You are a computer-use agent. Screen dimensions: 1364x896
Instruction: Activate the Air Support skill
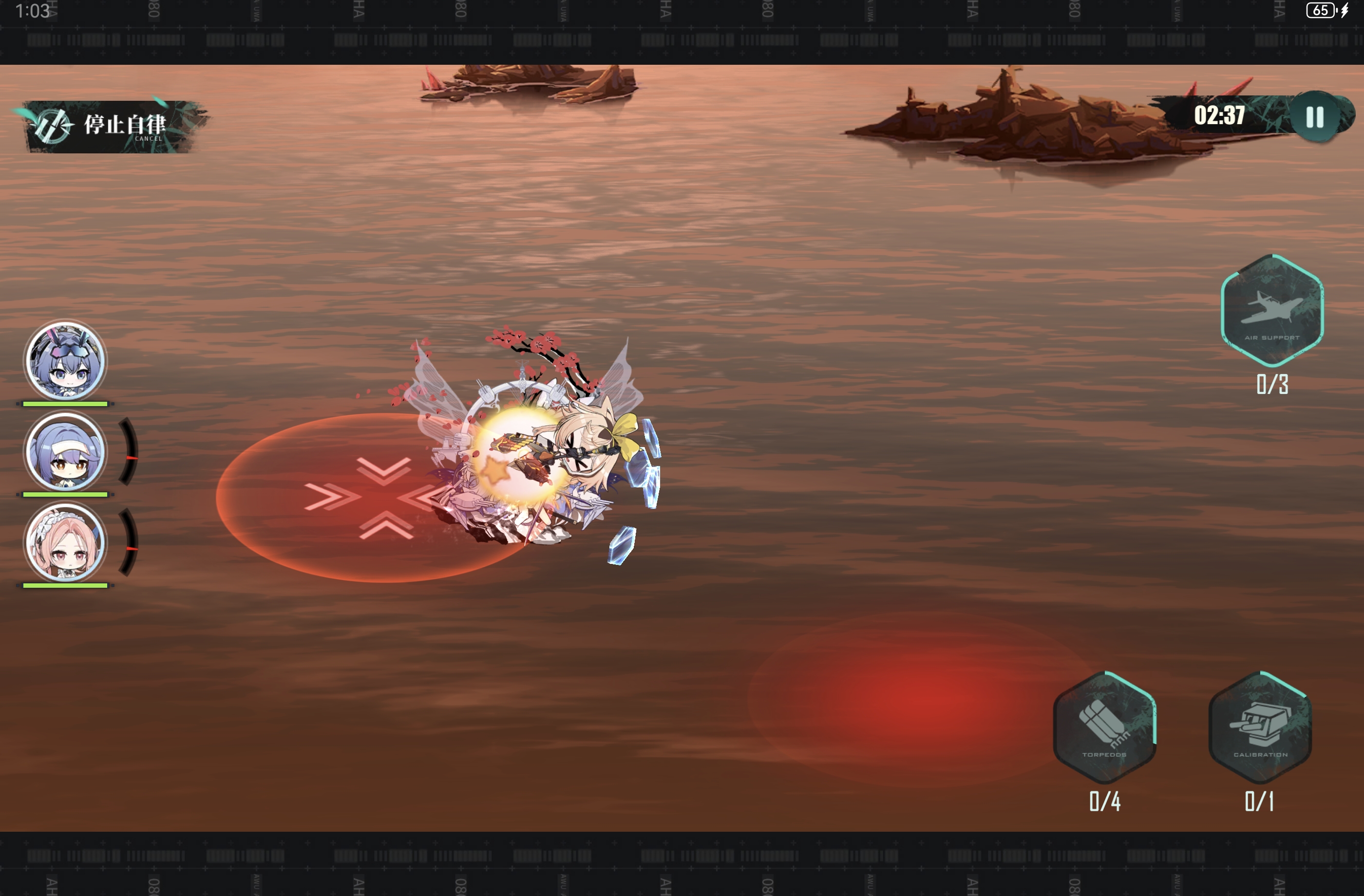(1272, 311)
